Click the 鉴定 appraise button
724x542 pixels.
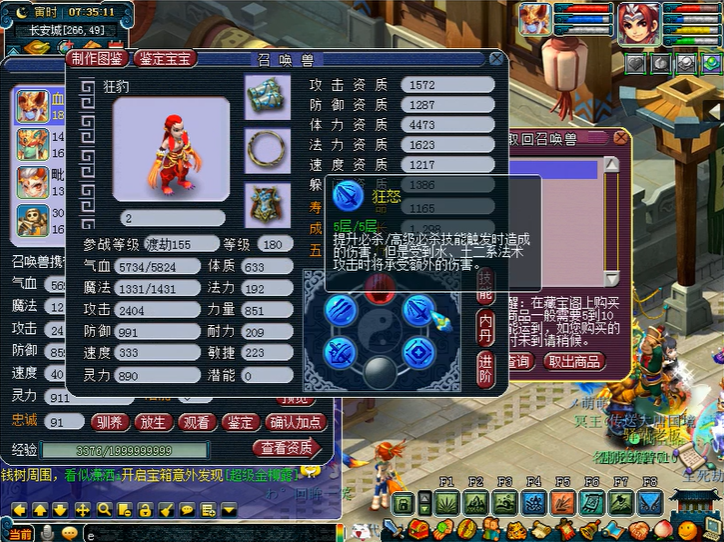pos(241,423)
